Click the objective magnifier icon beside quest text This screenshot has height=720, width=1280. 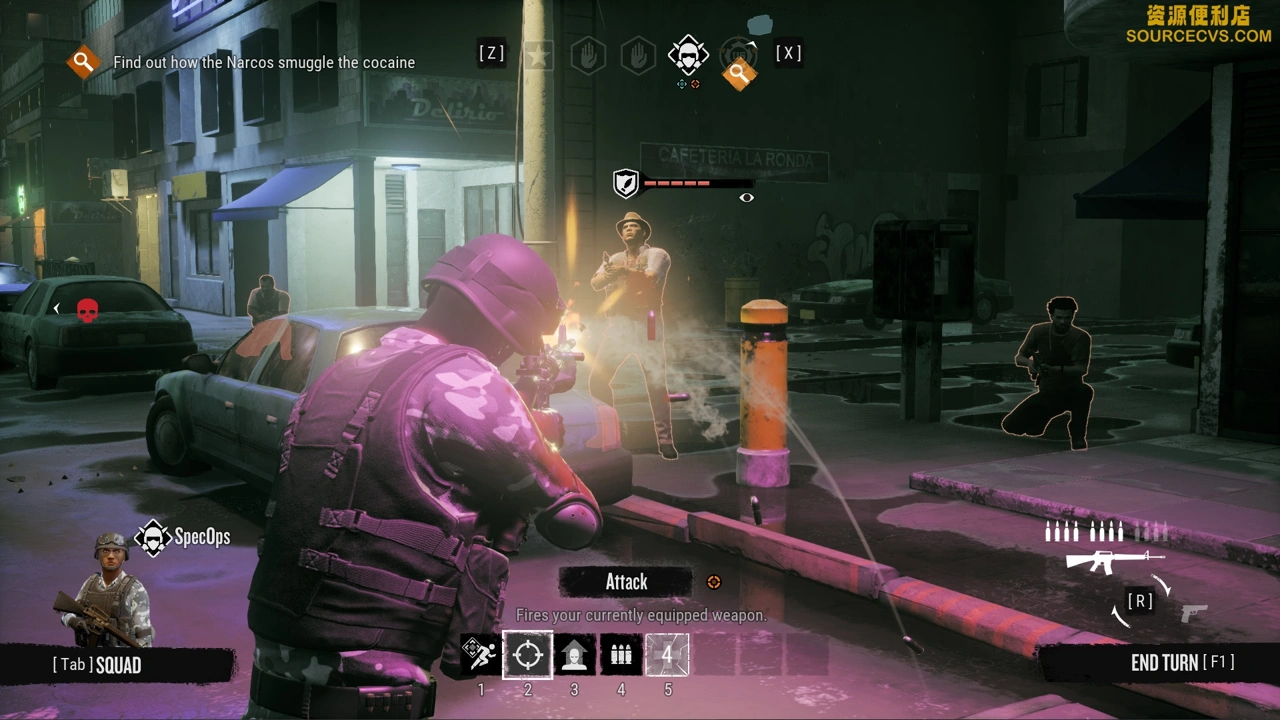pos(84,62)
